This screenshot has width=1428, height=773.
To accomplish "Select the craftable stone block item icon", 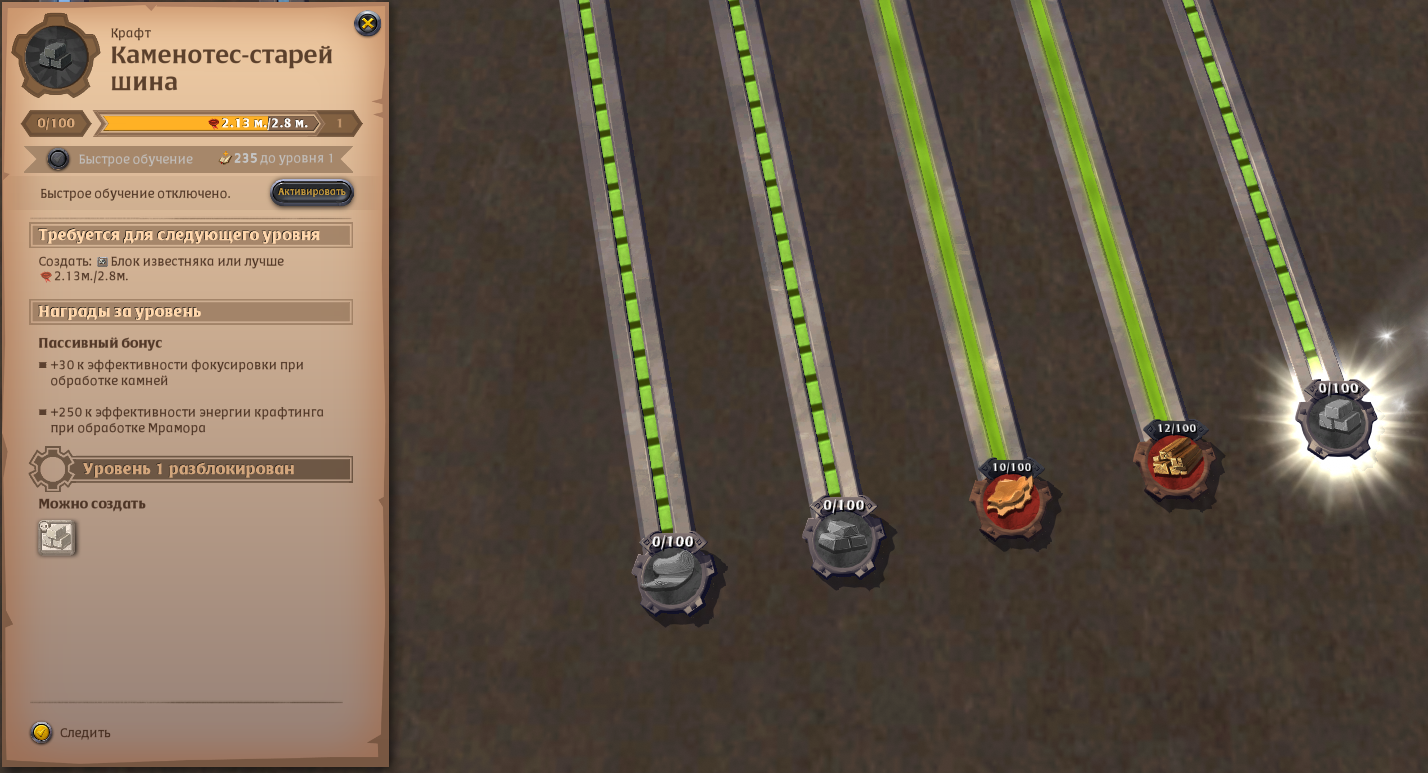I will [x=57, y=538].
